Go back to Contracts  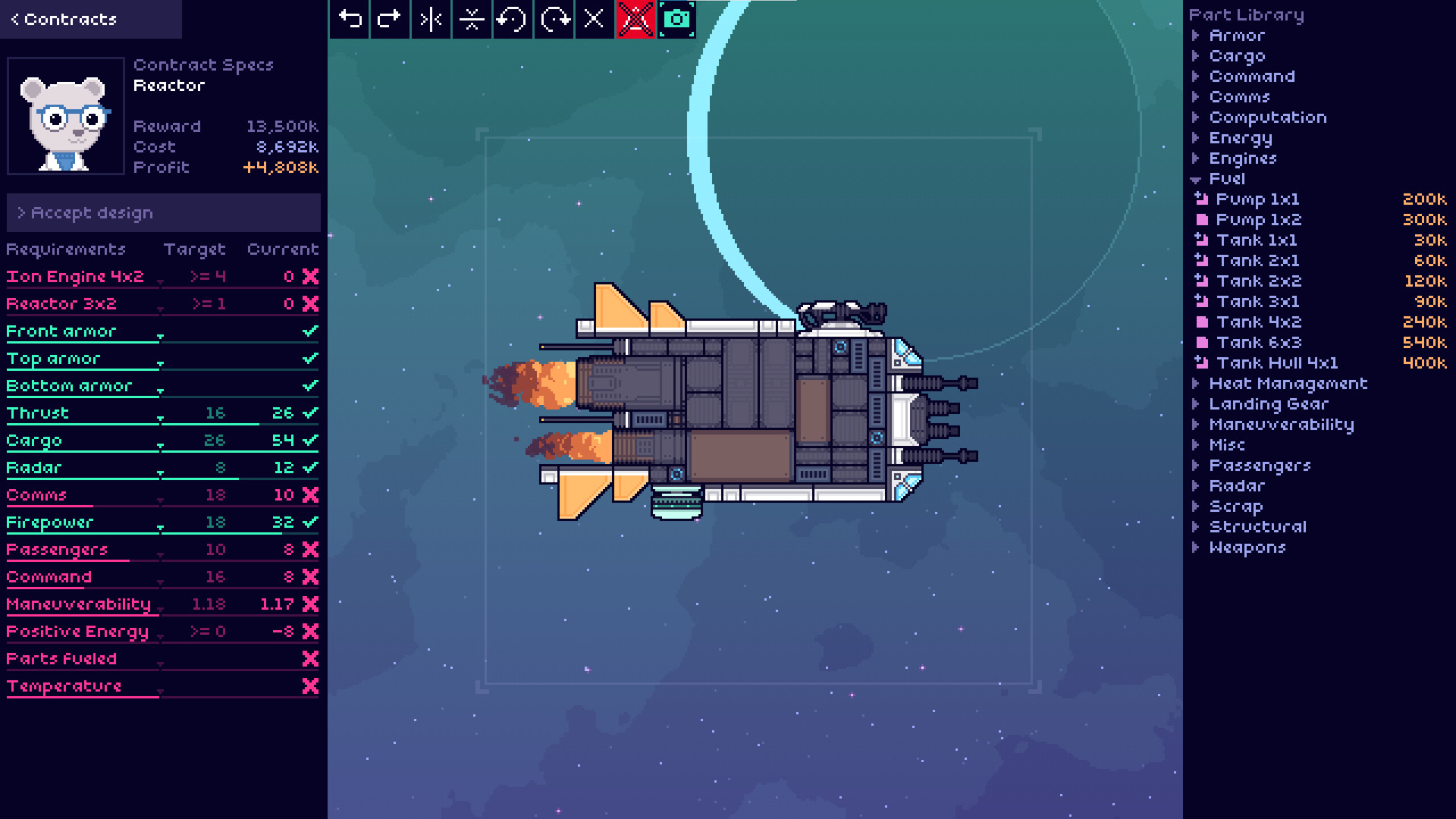(x=64, y=19)
